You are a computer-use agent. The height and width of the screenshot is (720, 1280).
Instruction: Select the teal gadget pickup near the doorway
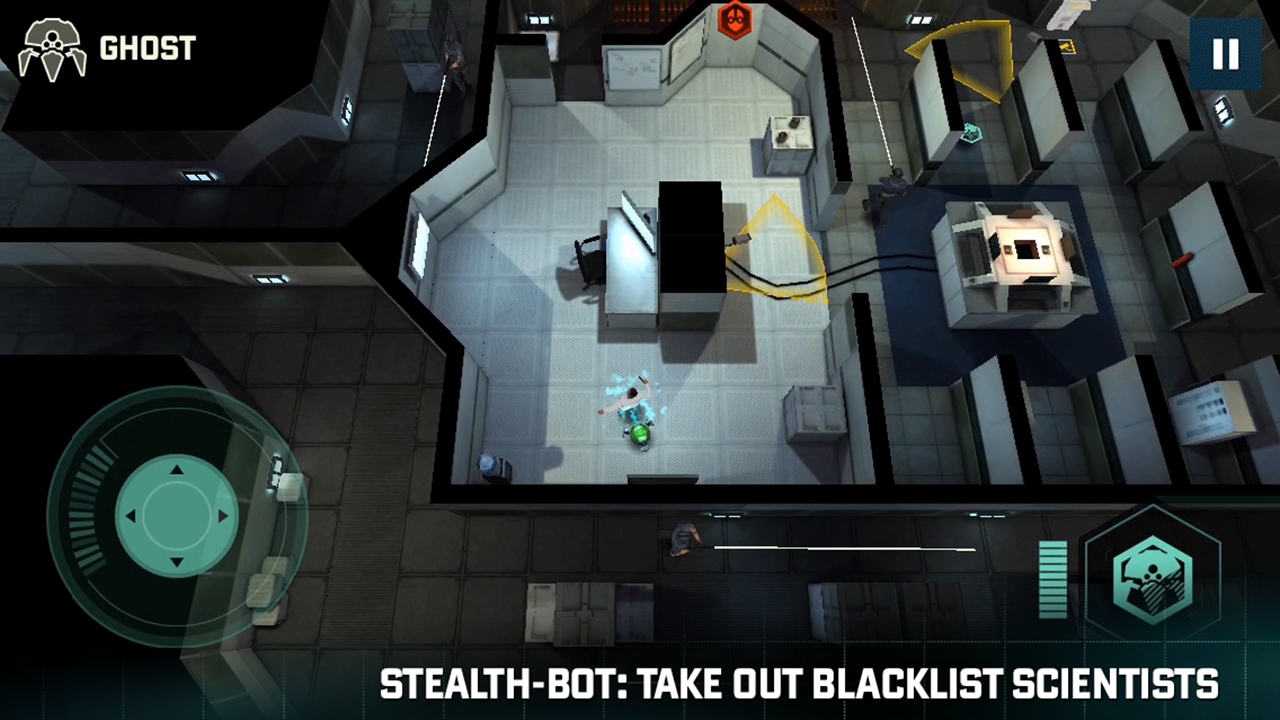(971, 134)
